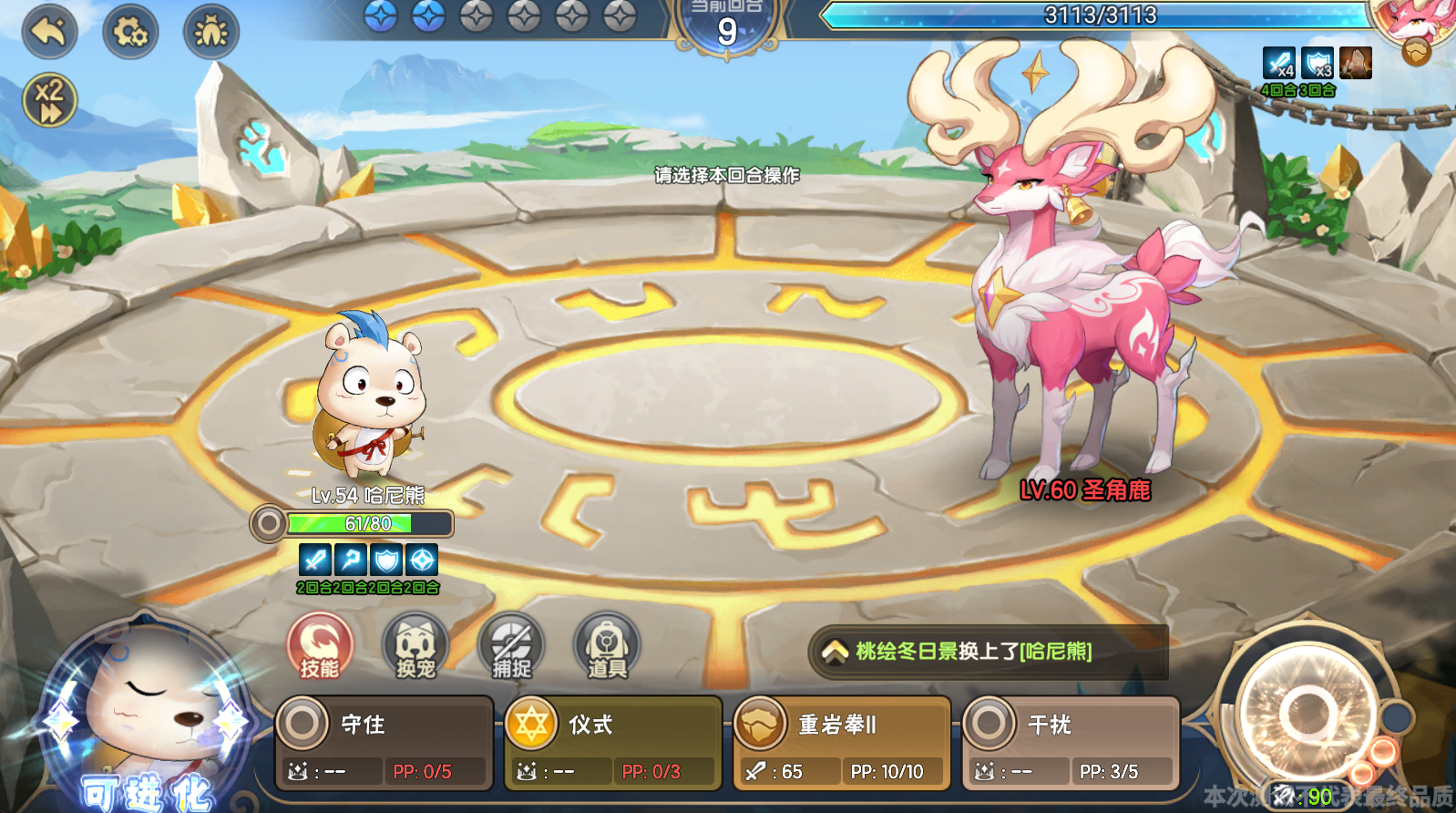Open the 技能 skills menu
Screen dimensions: 1456x813
[319, 647]
